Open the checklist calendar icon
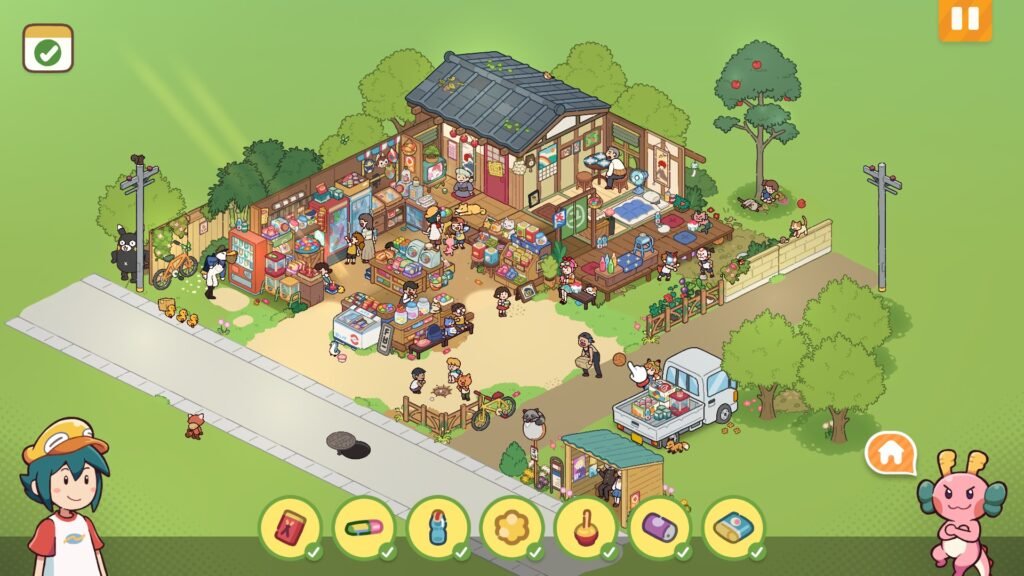1024x576 pixels. point(48,49)
